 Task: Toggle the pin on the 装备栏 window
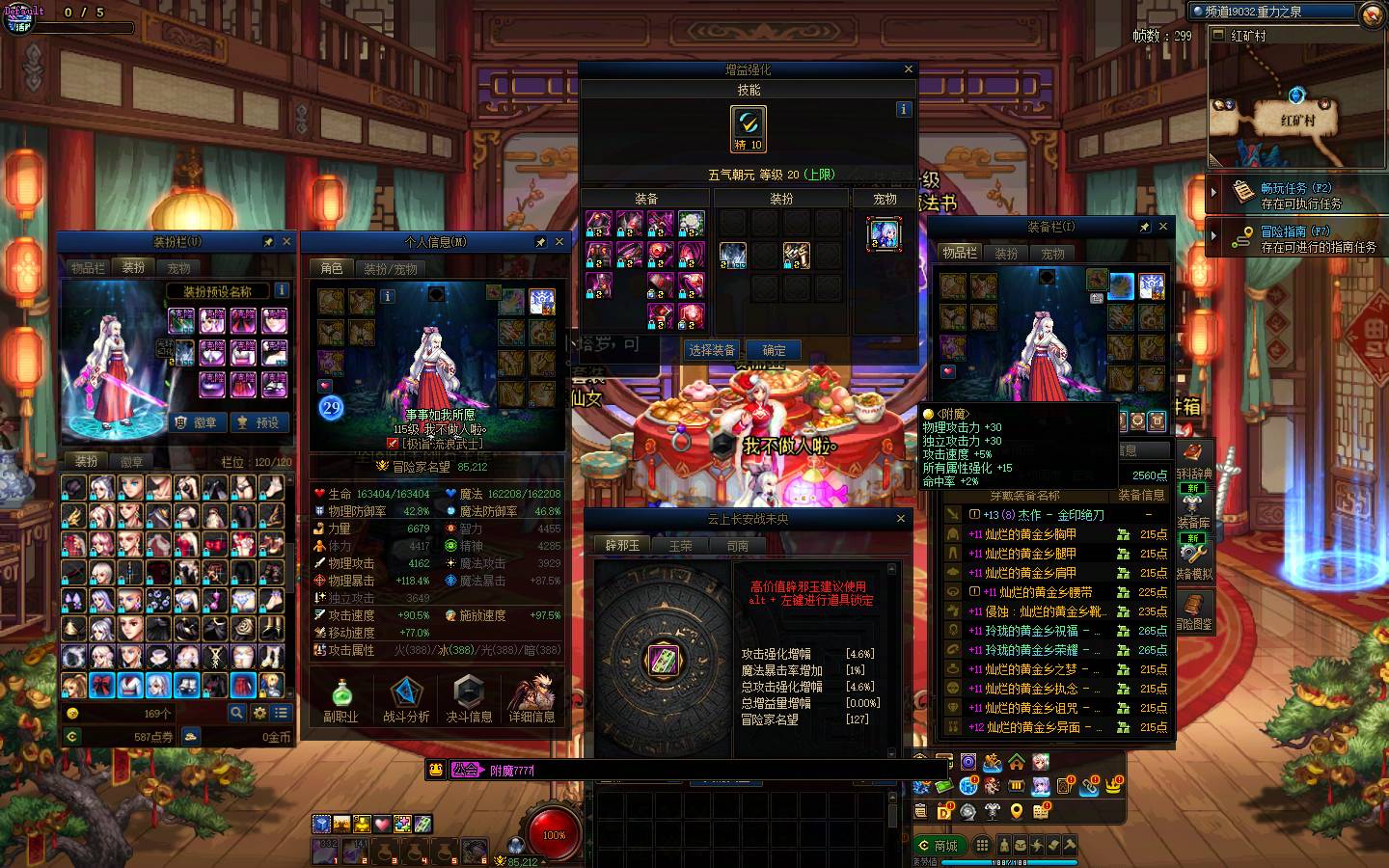pos(1143,228)
